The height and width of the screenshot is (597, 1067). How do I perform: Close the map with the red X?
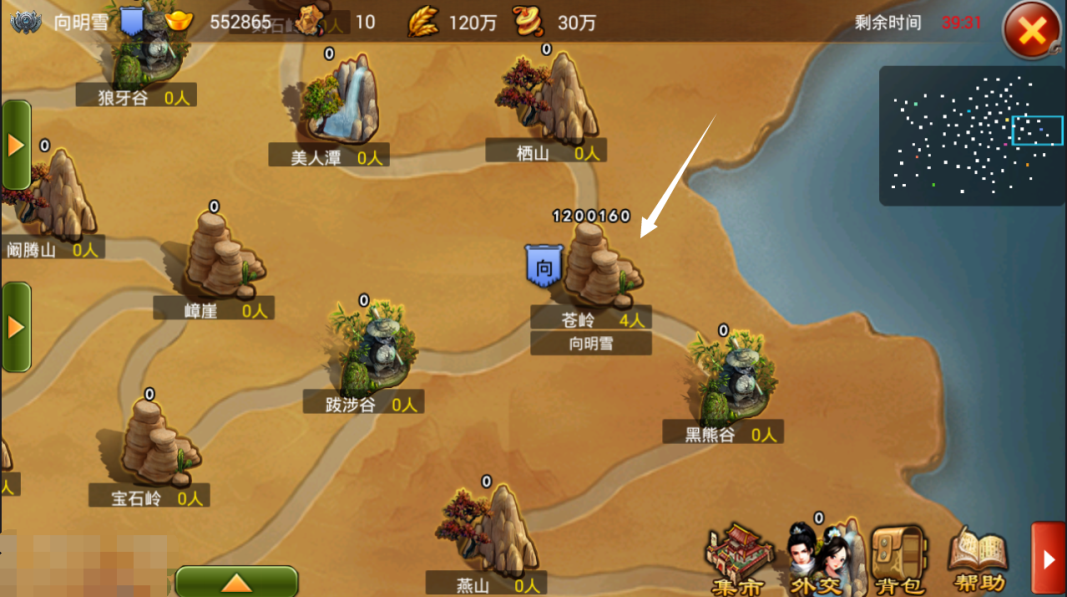1031,32
